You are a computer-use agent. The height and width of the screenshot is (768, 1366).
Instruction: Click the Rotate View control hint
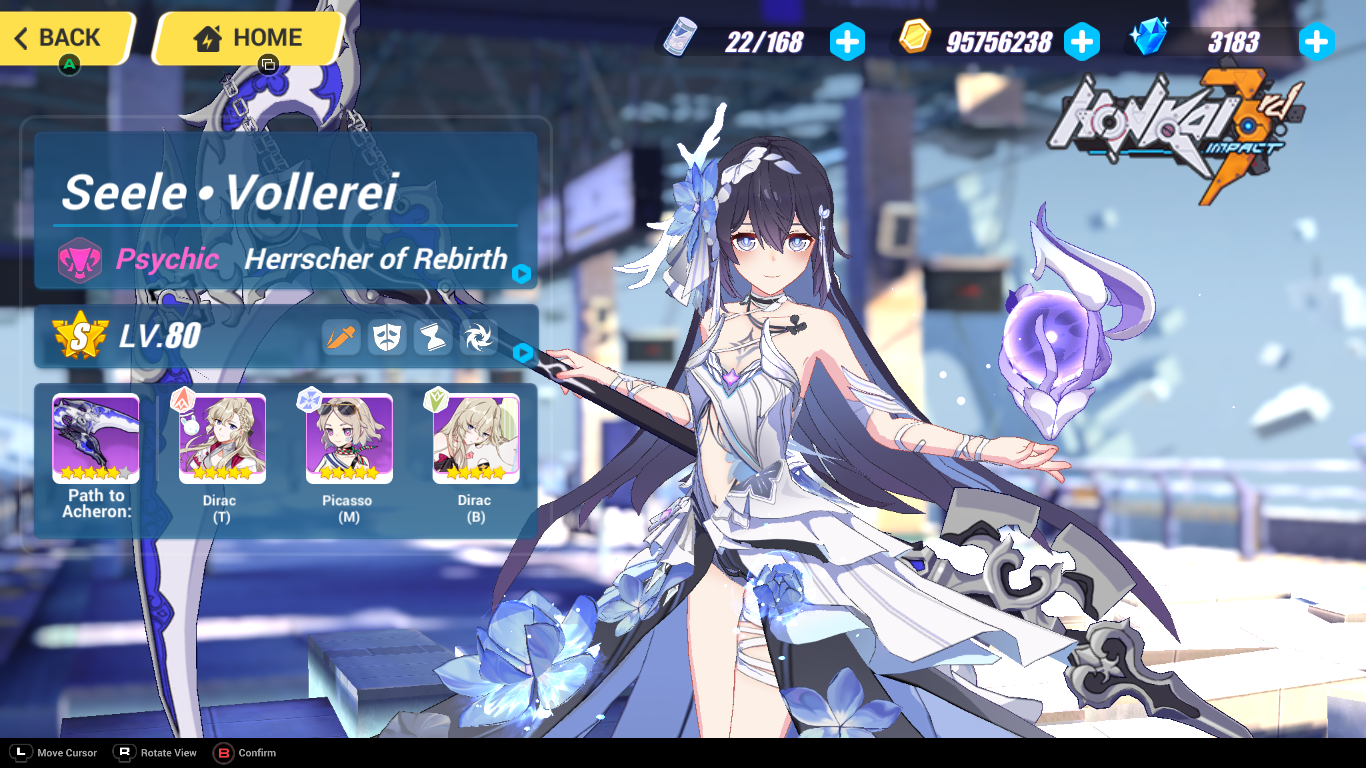155,753
